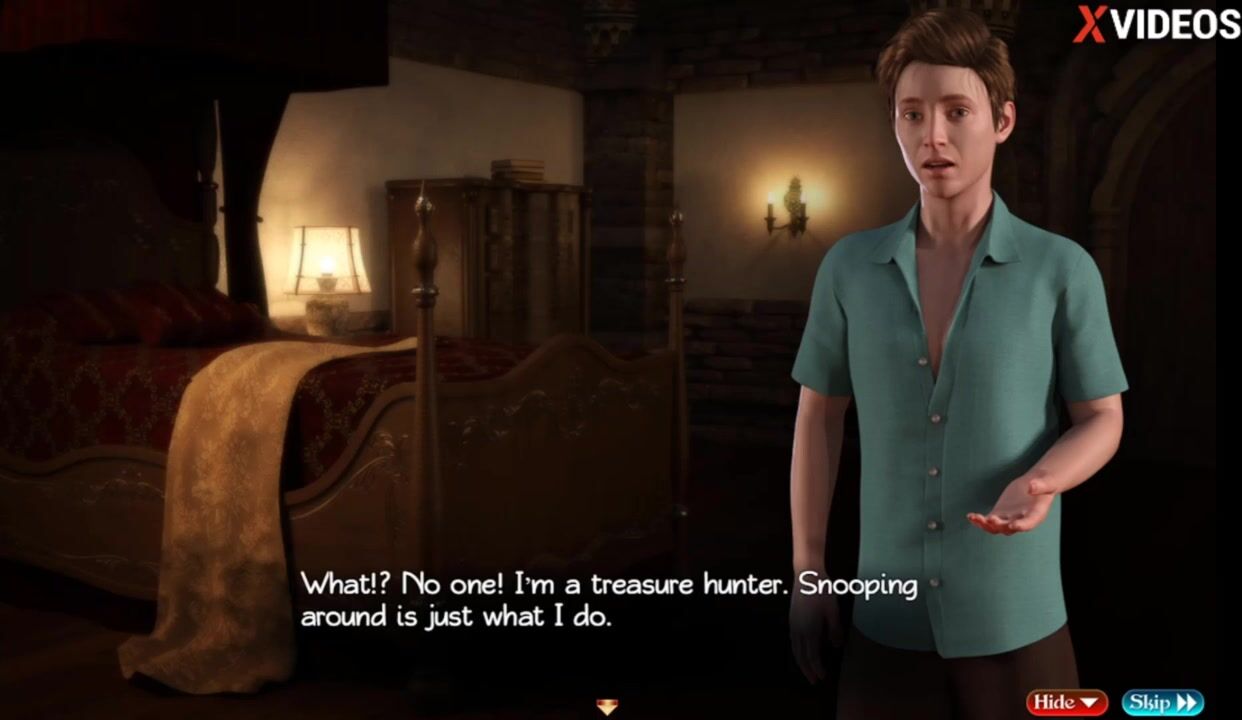Skip the current dialogue scene
Screen dimensions: 1242x720
(1162, 702)
